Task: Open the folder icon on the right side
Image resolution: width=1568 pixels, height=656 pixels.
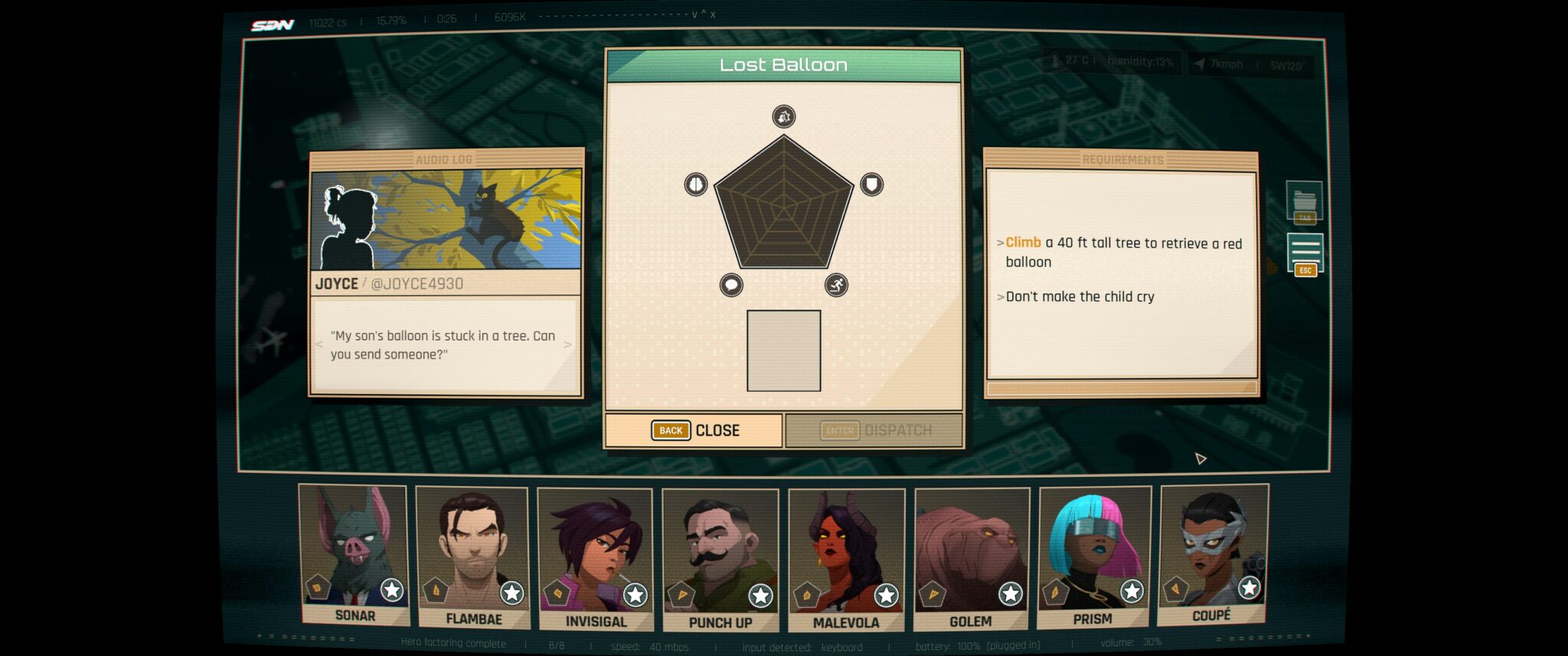Action: pyautogui.click(x=1305, y=202)
